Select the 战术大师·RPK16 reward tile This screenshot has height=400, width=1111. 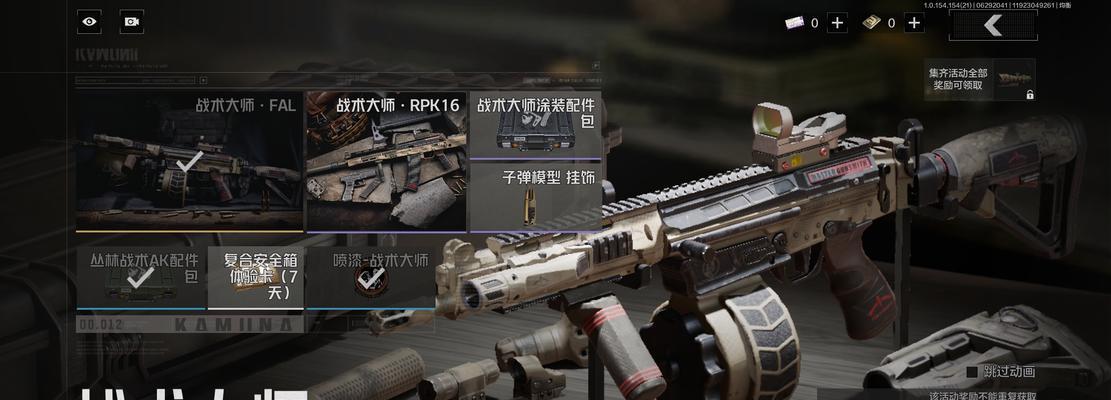385,161
